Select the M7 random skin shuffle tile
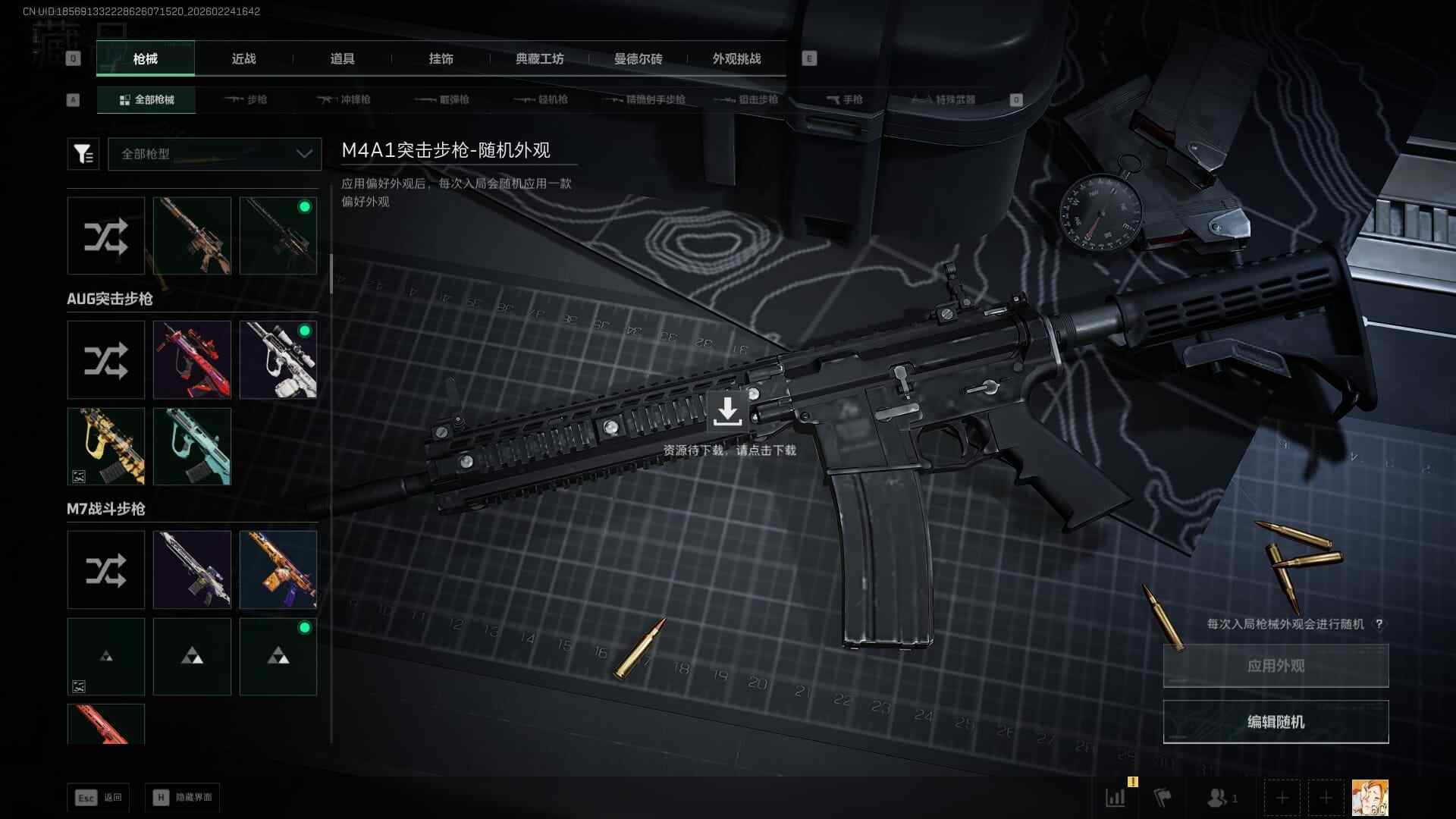The width and height of the screenshot is (1456, 819). (106, 570)
